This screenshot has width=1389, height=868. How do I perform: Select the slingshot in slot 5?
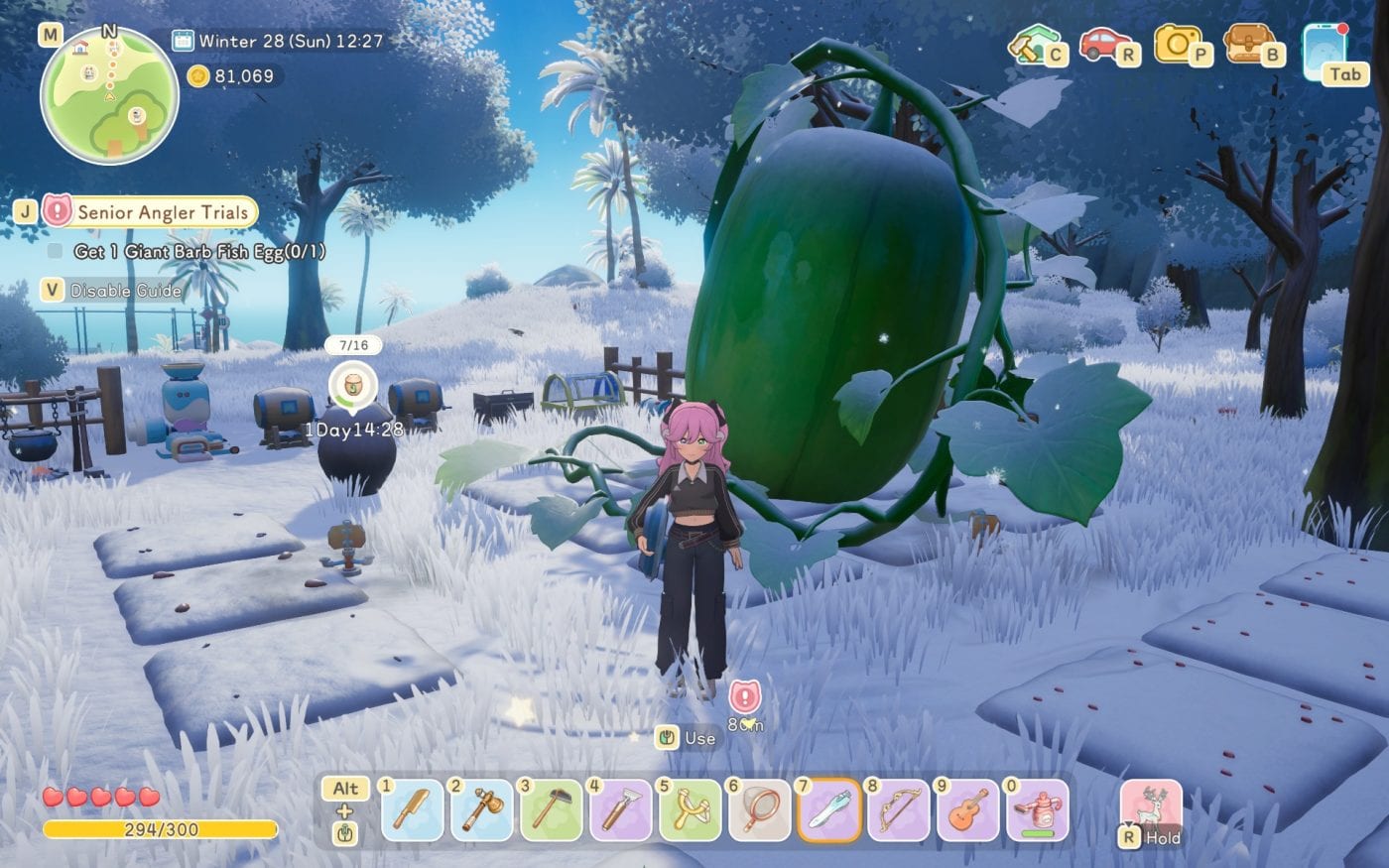coord(690,810)
